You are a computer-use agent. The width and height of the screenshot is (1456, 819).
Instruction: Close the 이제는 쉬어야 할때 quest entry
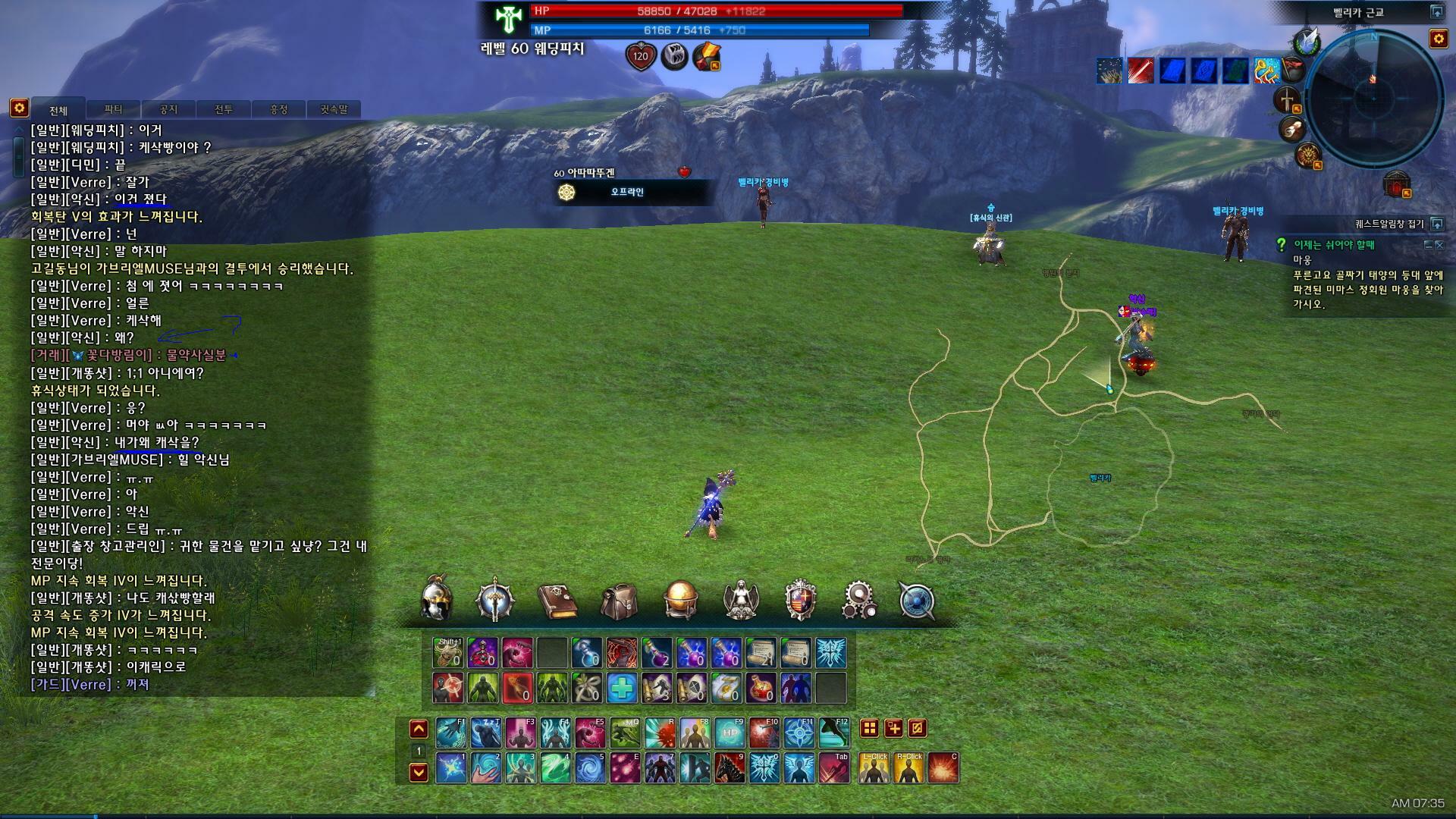point(1440,245)
